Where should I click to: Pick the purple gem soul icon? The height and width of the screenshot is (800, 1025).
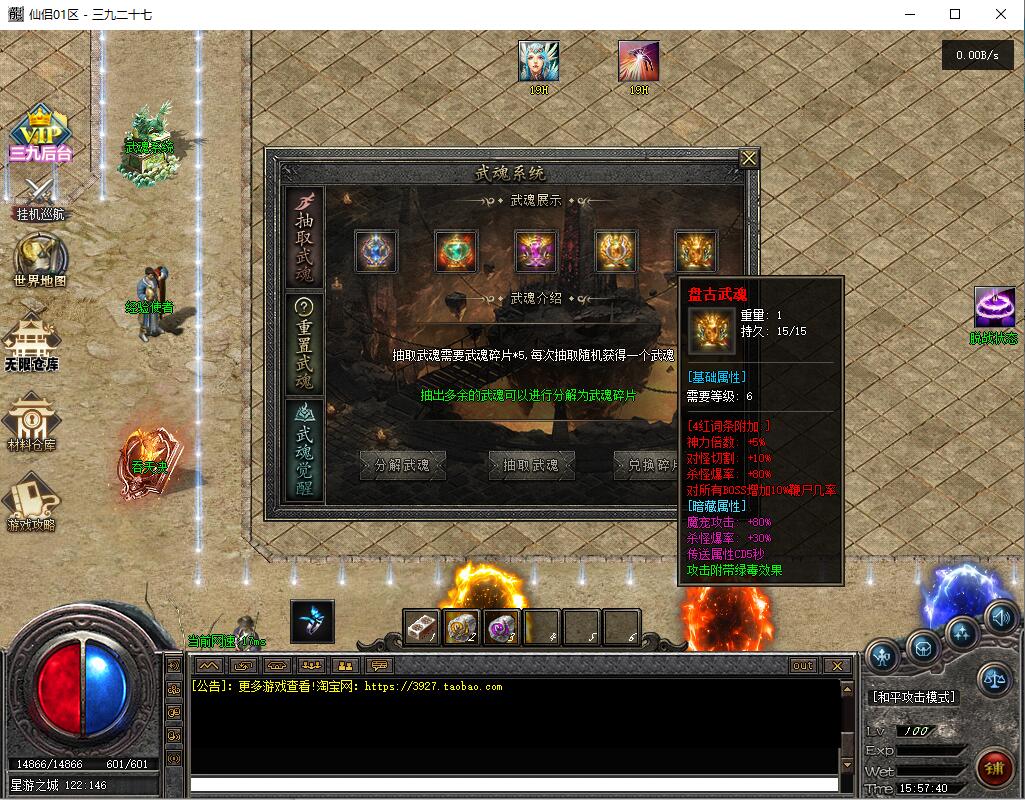pos(536,251)
